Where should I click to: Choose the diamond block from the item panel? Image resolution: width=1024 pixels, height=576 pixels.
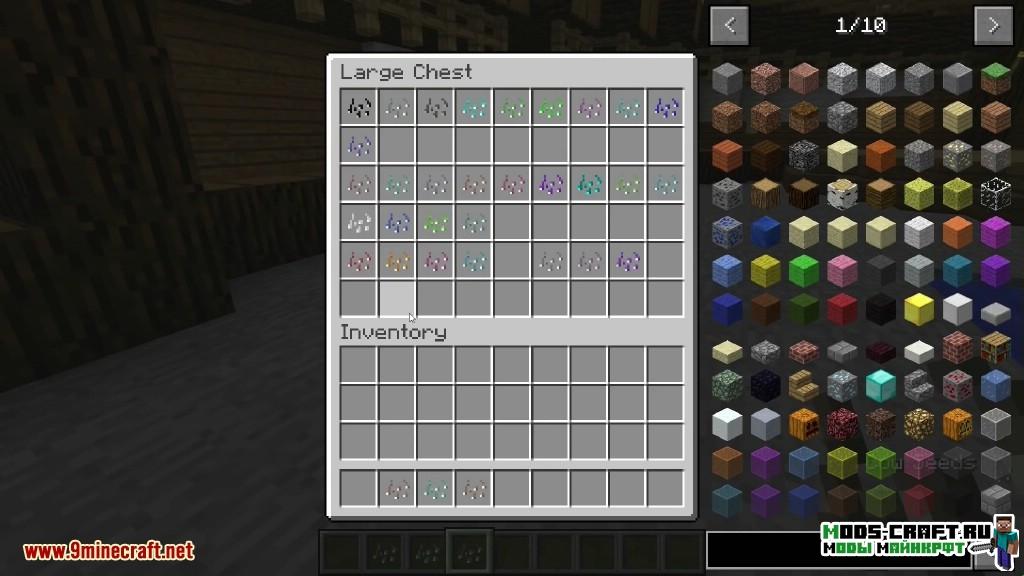(x=881, y=384)
